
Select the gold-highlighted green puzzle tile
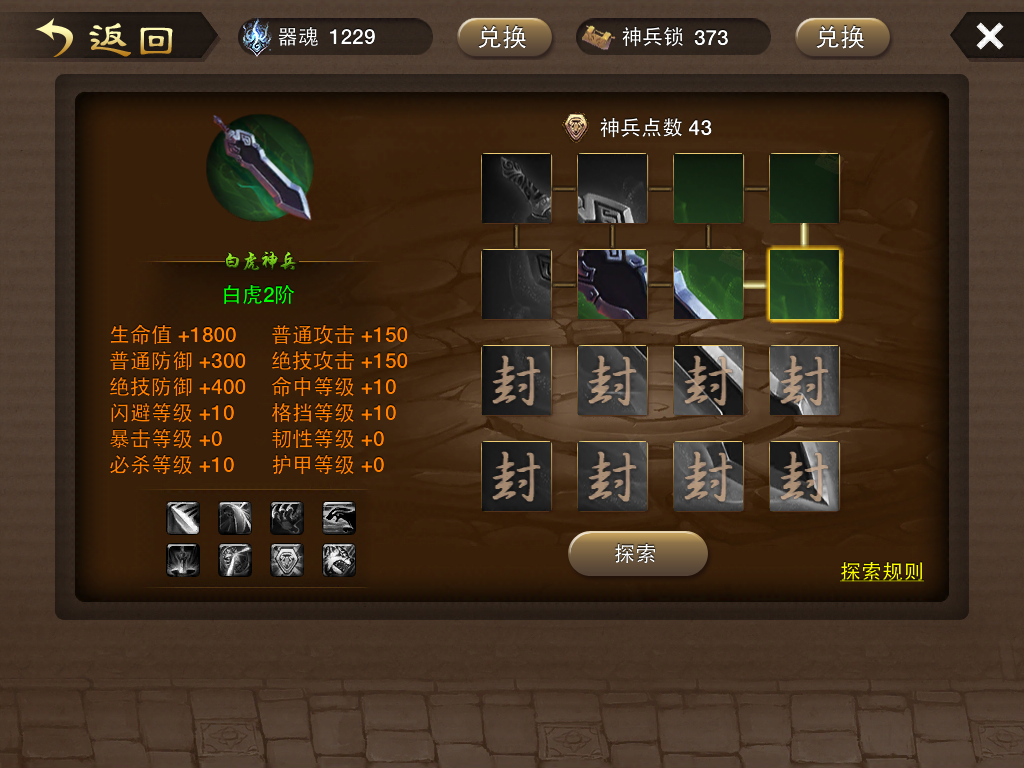[804, 285]
